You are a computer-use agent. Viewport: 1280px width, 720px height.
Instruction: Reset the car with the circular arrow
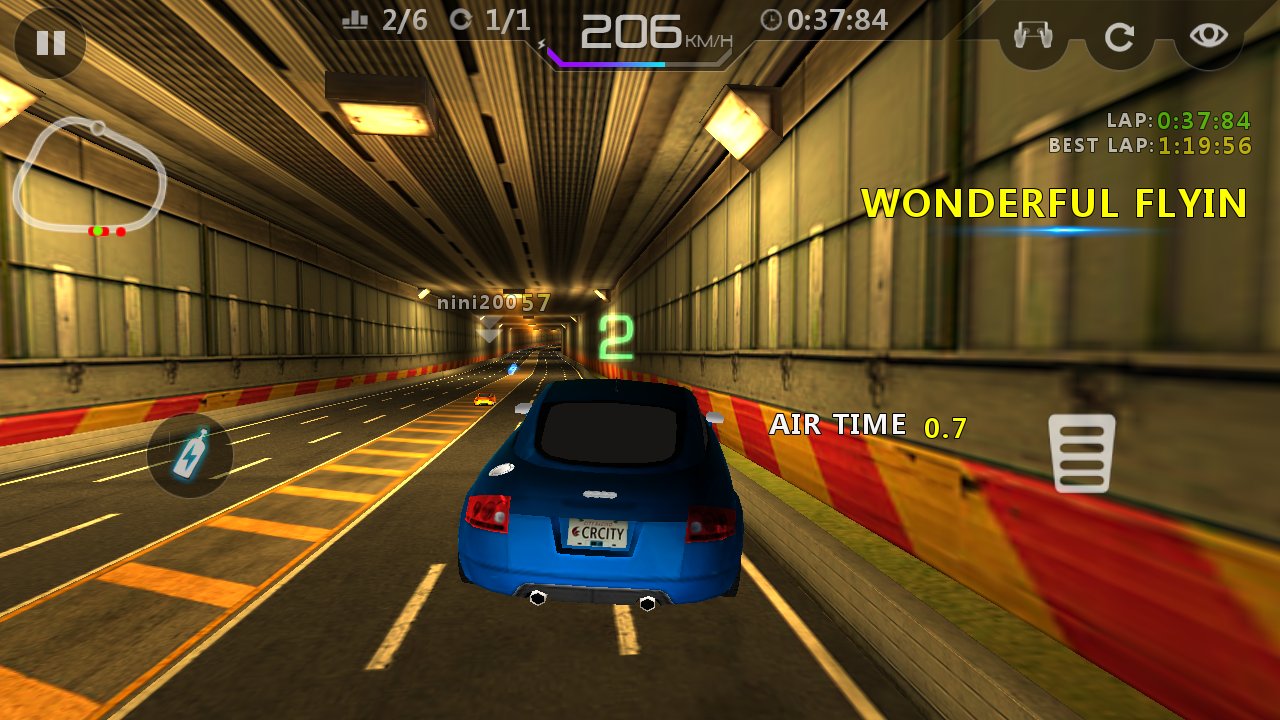click(x=1119, y=37)
